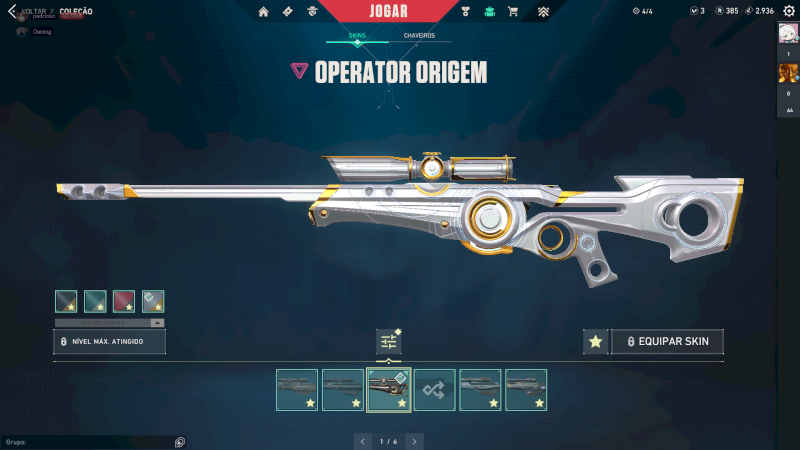Open the home screen icon
Screen dimensions: 800x450
(x=264, y=12)
